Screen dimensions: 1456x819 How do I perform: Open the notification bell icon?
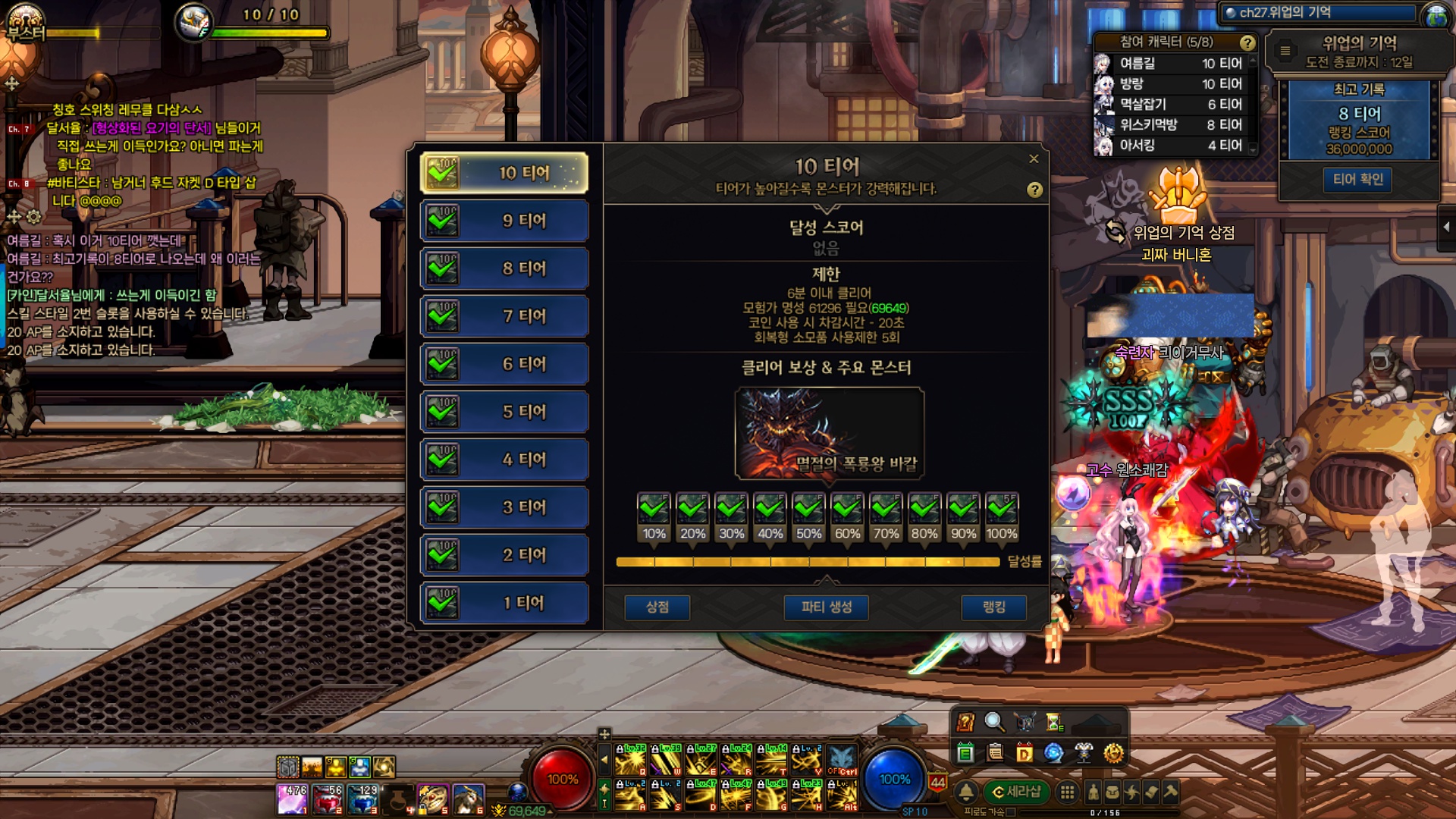(x=966, y=792)
